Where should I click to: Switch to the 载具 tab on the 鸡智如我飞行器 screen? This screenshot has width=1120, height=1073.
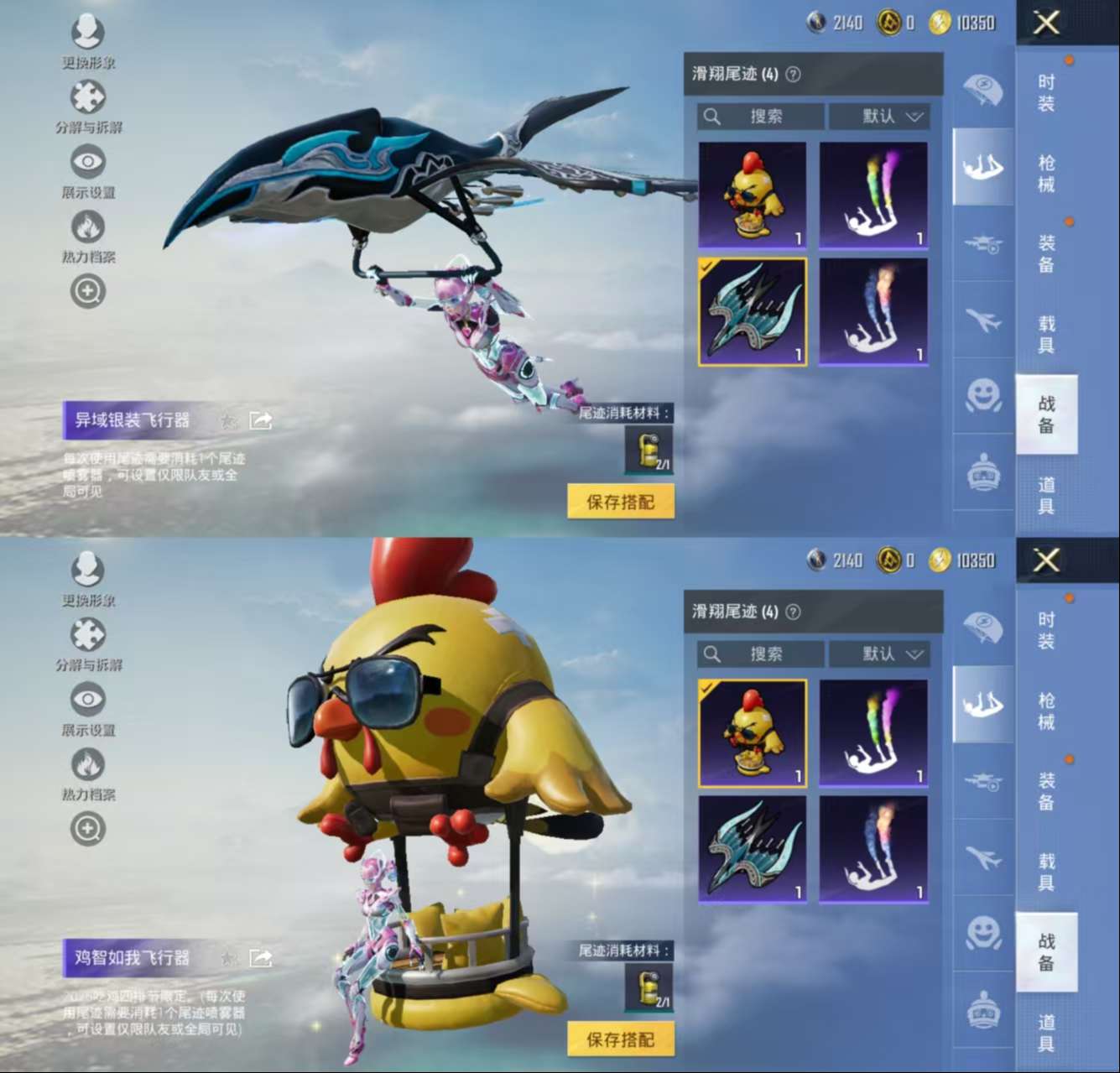point(1046,872)
